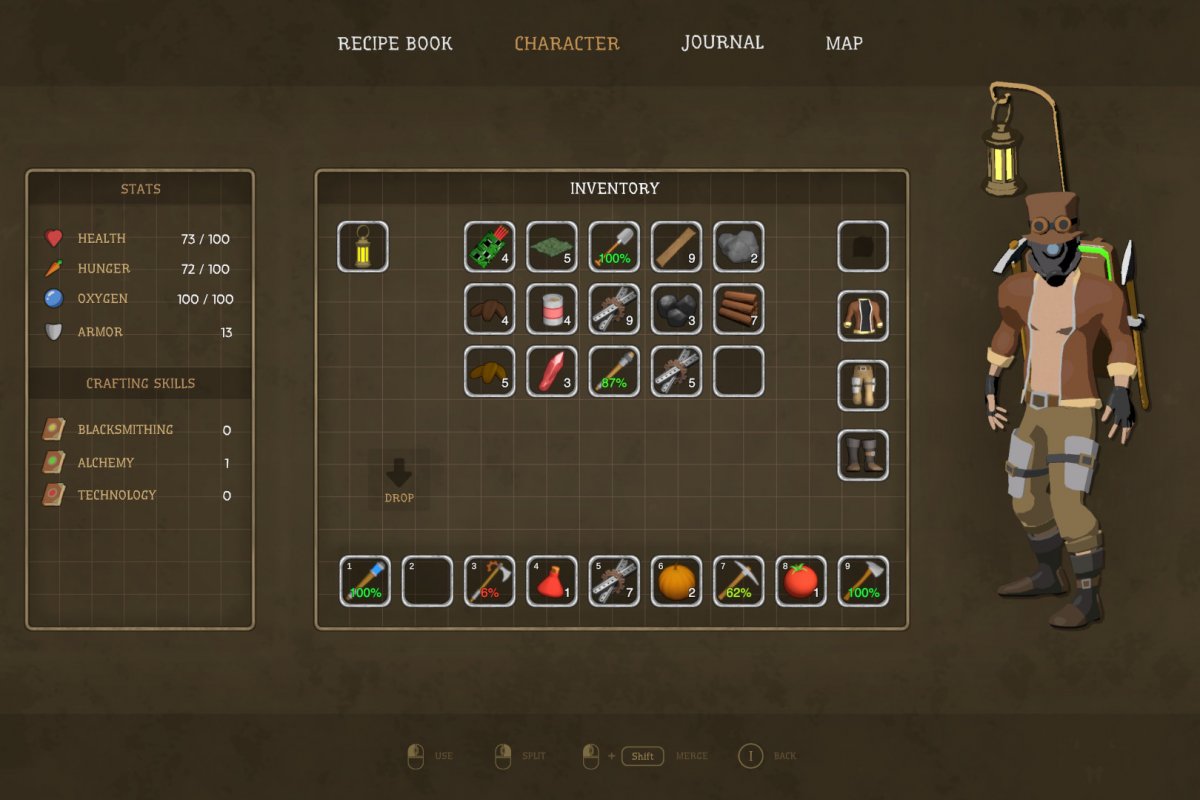
Task: Select the boots equipment slot
Action: 862,455
